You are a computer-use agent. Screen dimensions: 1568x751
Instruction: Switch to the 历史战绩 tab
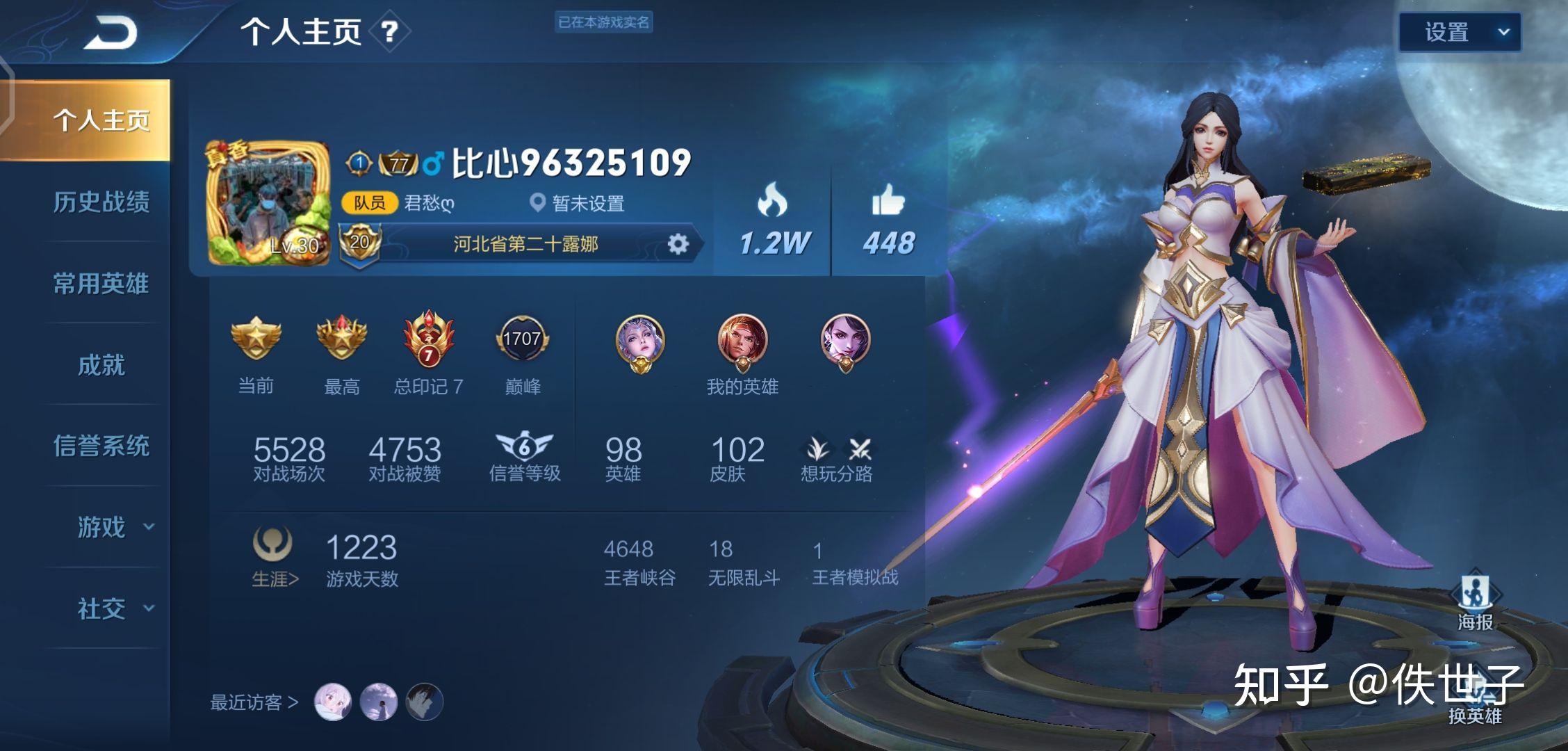[101, 202]
